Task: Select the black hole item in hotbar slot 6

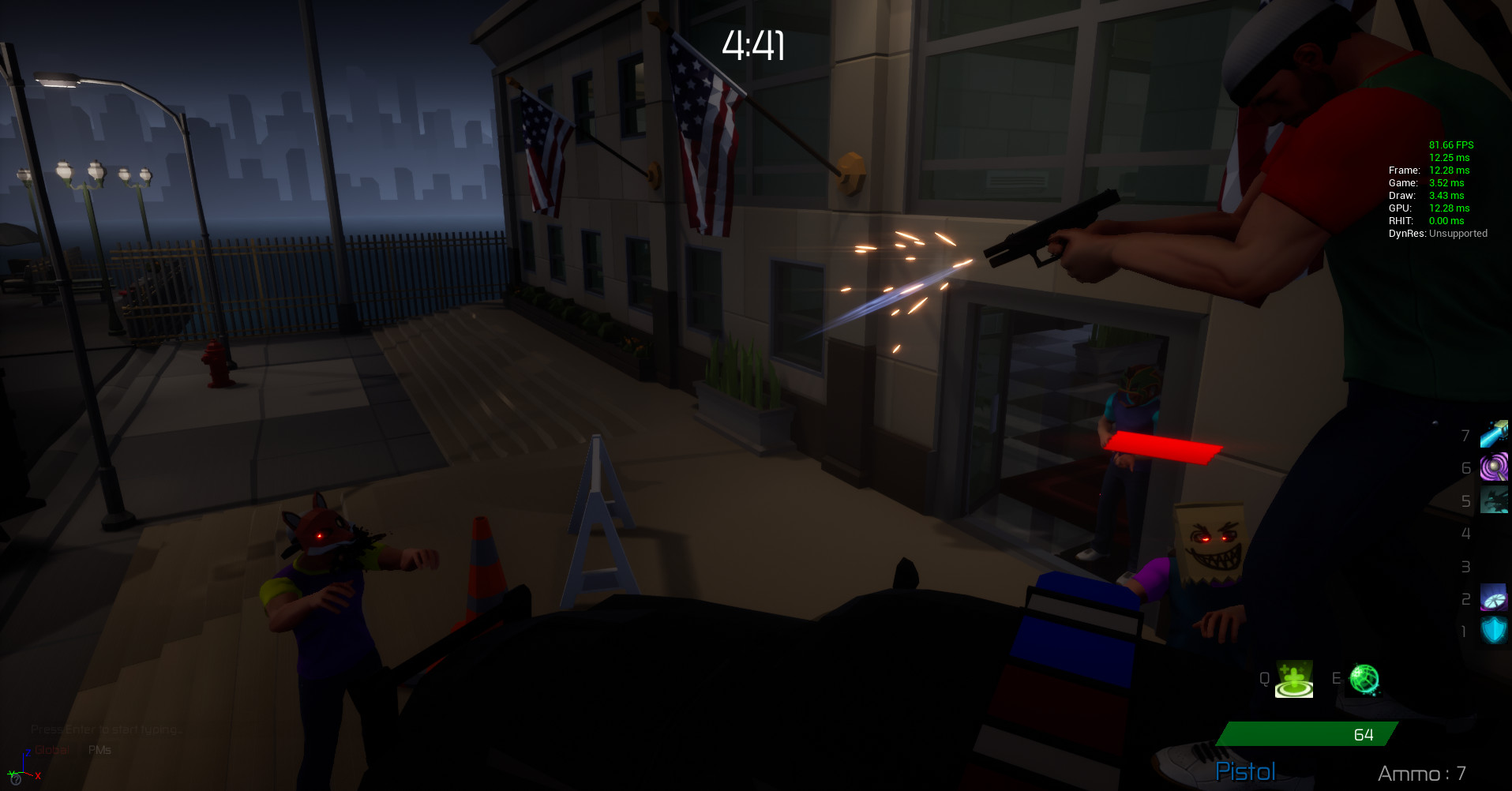Action: pyautogui.click(x=1495, y=467)
